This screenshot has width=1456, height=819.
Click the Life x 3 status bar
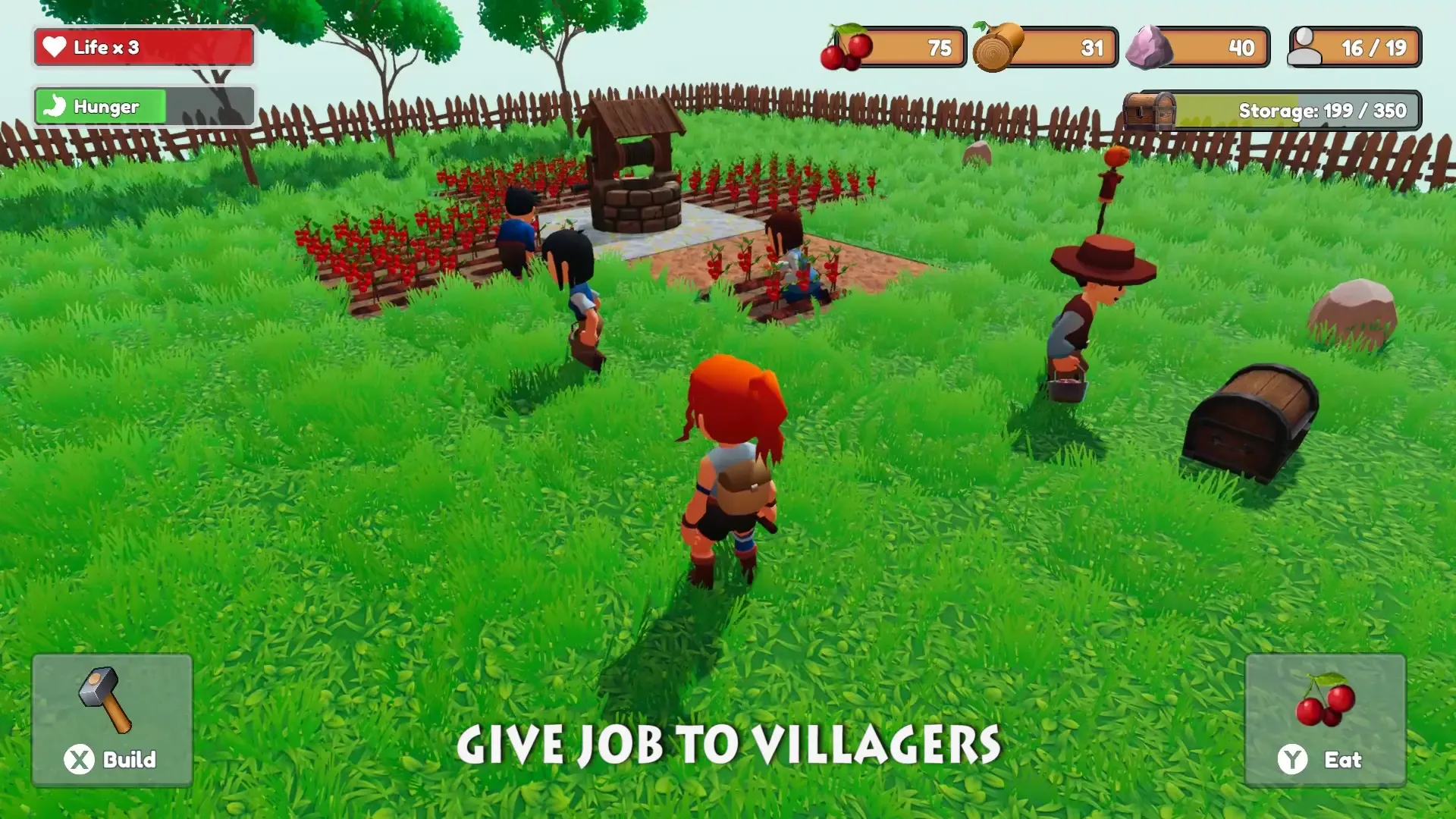(x=143, y=47)
